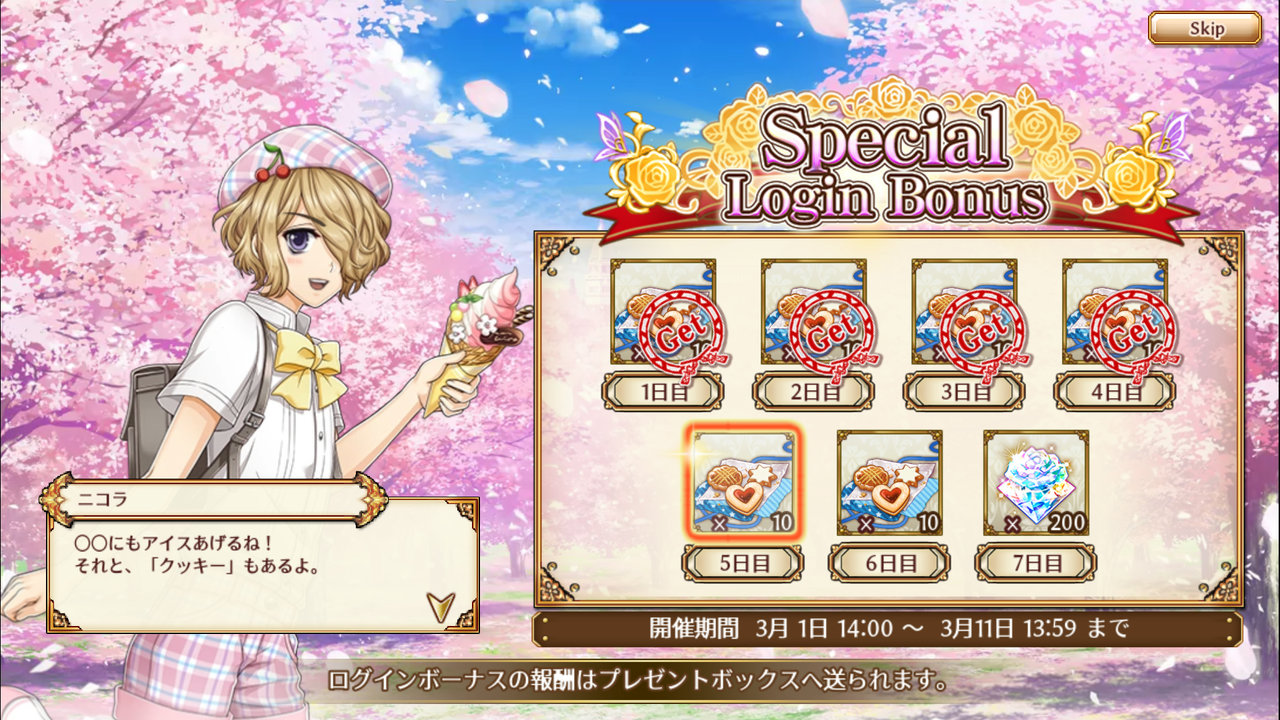Skip the login bonus scene
The image size is (1280, 720).
tap(1204, 28)
